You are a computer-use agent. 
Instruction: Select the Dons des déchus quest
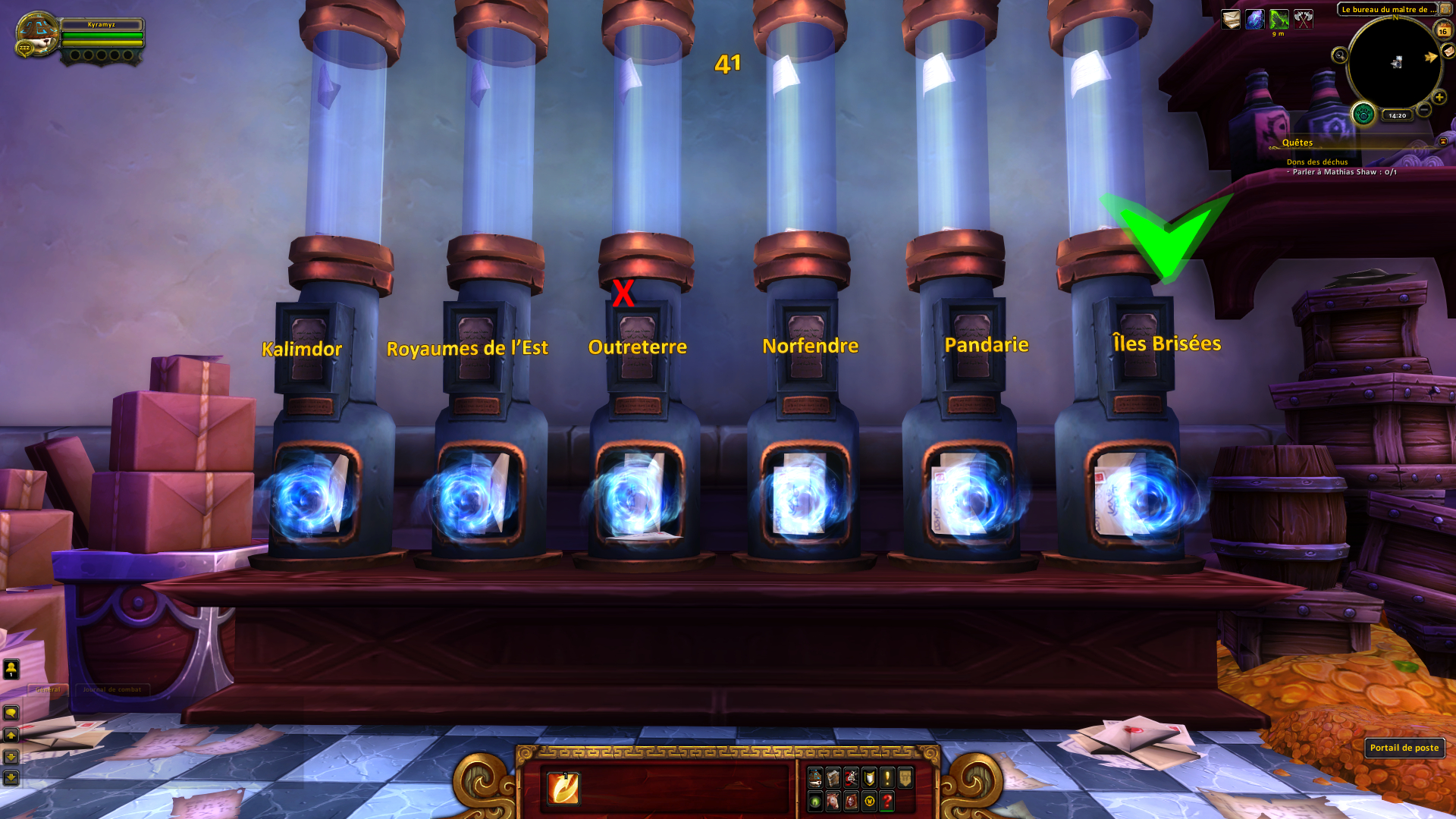1316,162
